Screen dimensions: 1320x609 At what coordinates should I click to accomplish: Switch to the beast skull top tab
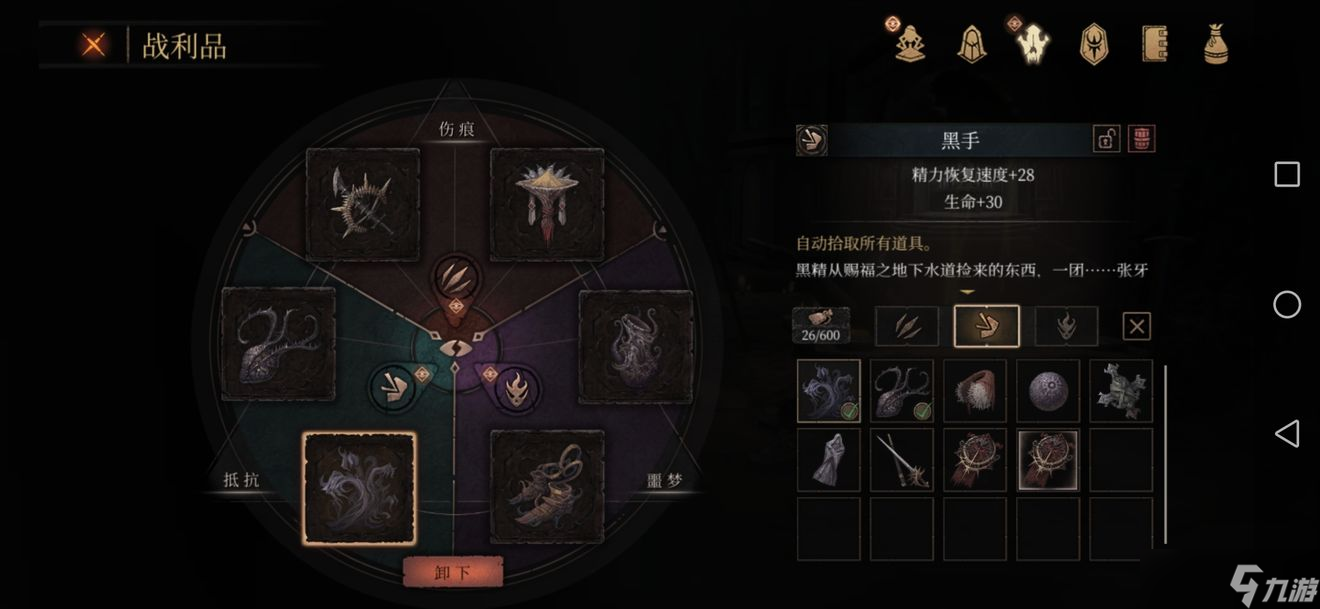click(1033, 44)
